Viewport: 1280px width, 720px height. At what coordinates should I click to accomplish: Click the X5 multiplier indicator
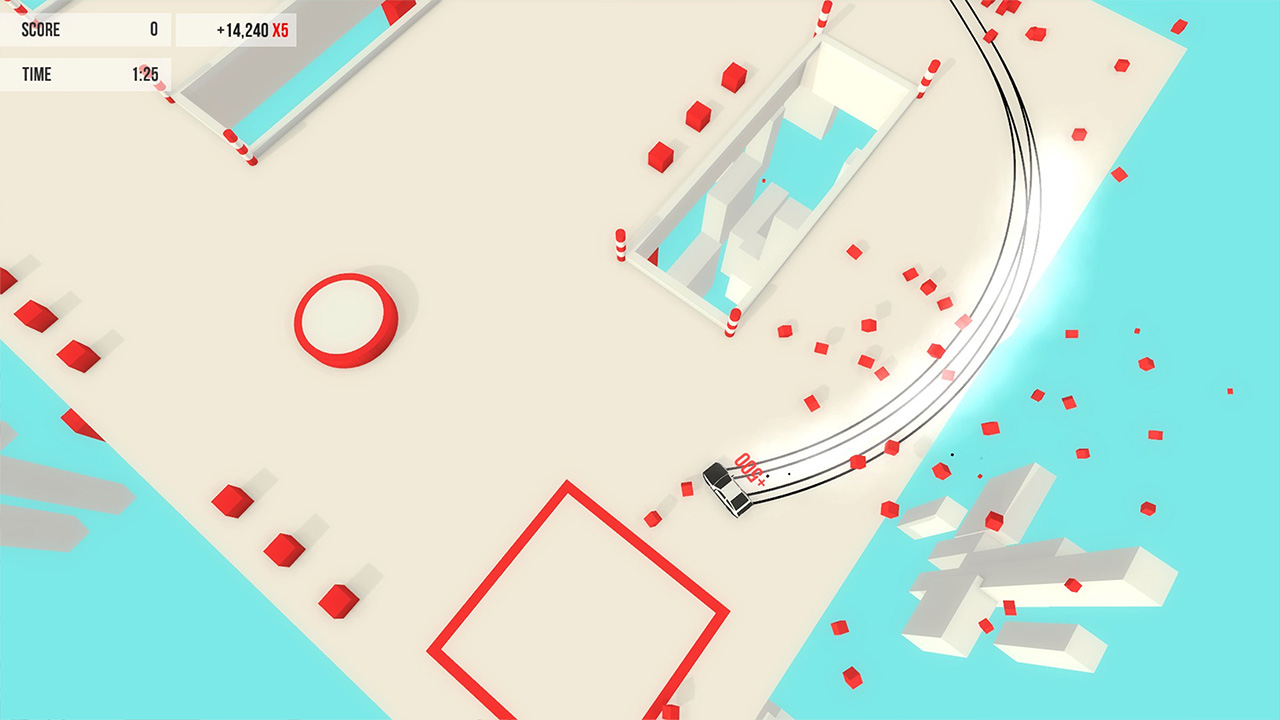point(281,31)
